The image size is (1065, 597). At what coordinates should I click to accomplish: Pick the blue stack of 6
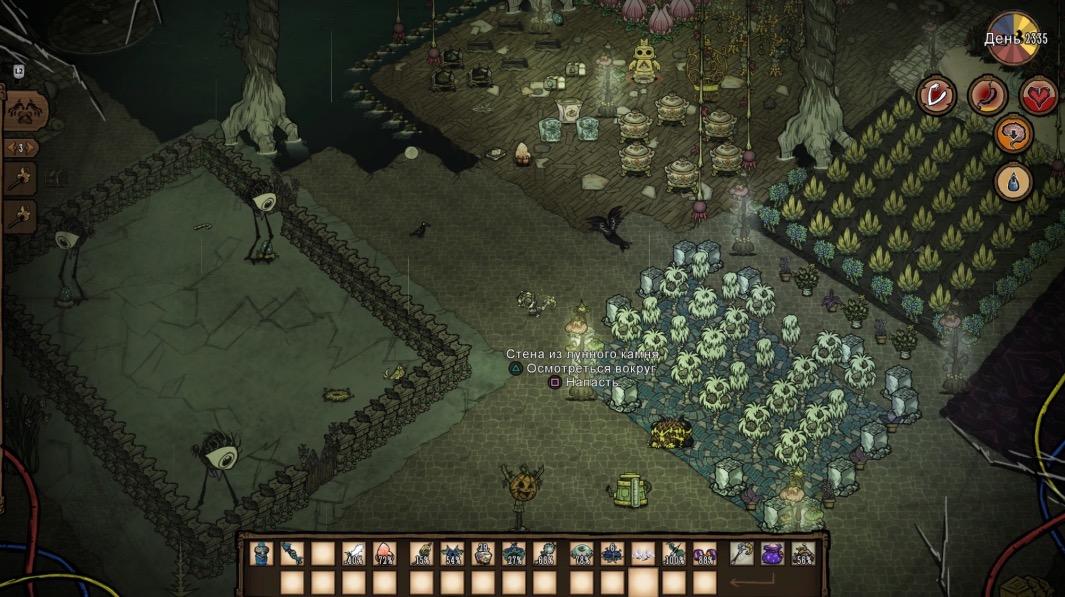[x=611, y=553]
